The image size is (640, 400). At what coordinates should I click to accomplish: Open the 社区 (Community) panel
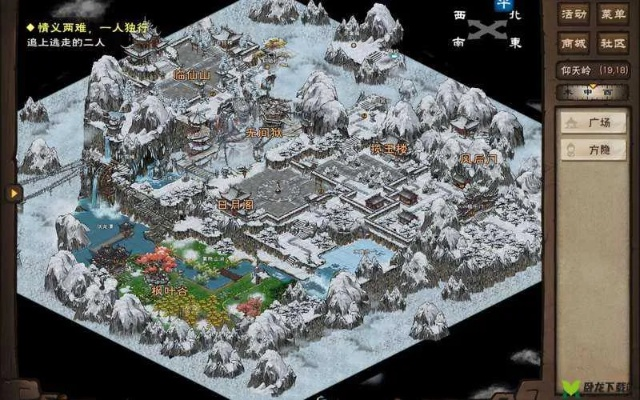(612, 43)
